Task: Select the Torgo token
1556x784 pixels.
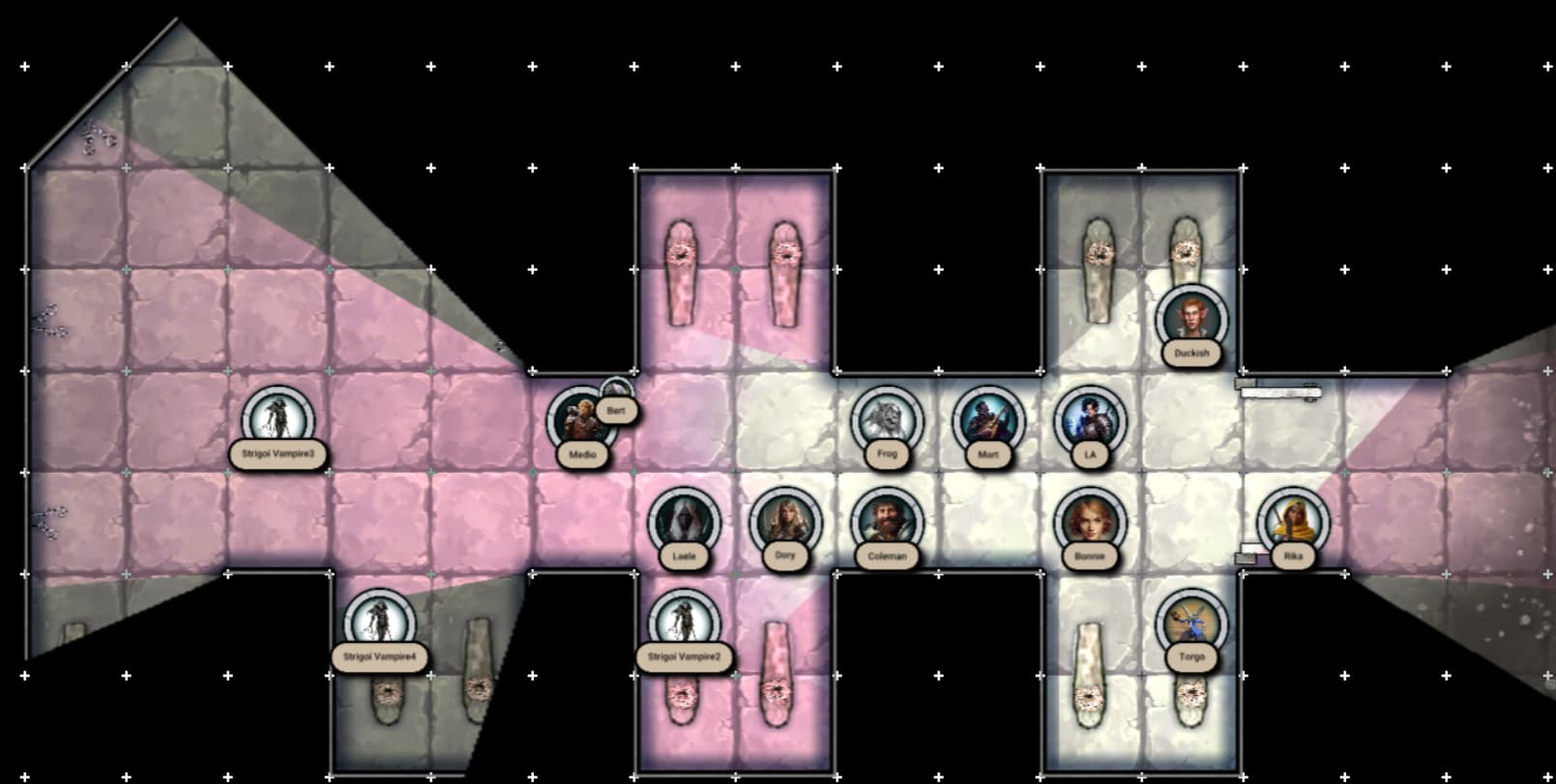Action: (1191, 624)
